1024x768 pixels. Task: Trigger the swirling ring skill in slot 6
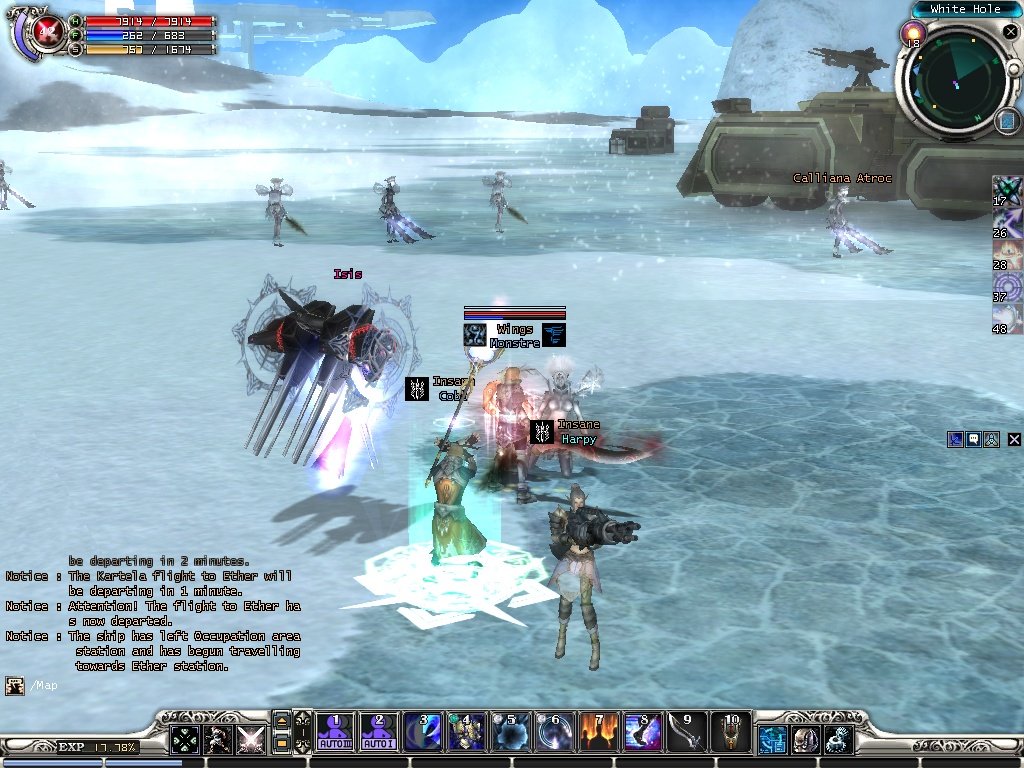[x=555, y=732]
